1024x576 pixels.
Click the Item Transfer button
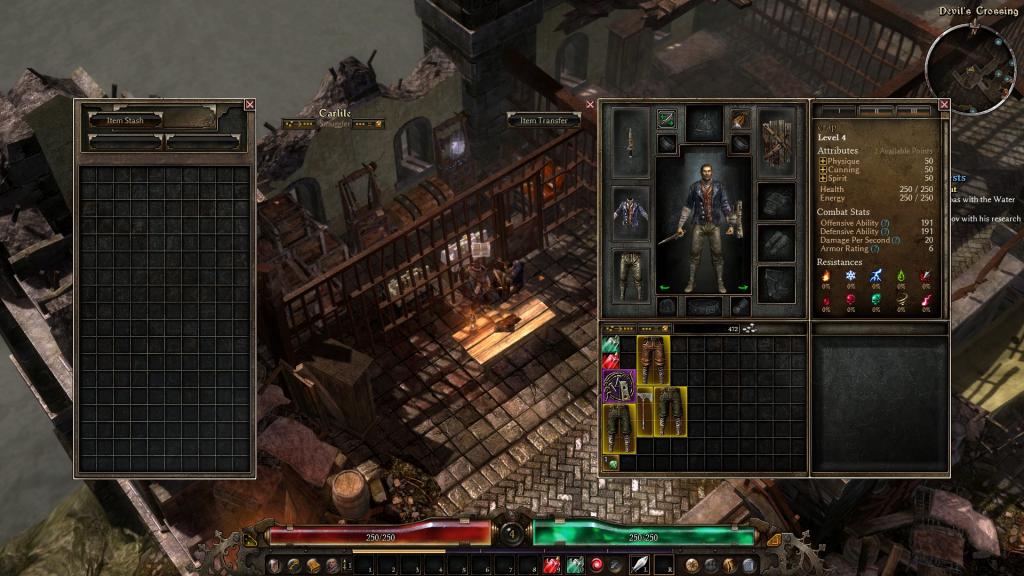(544, 120)
